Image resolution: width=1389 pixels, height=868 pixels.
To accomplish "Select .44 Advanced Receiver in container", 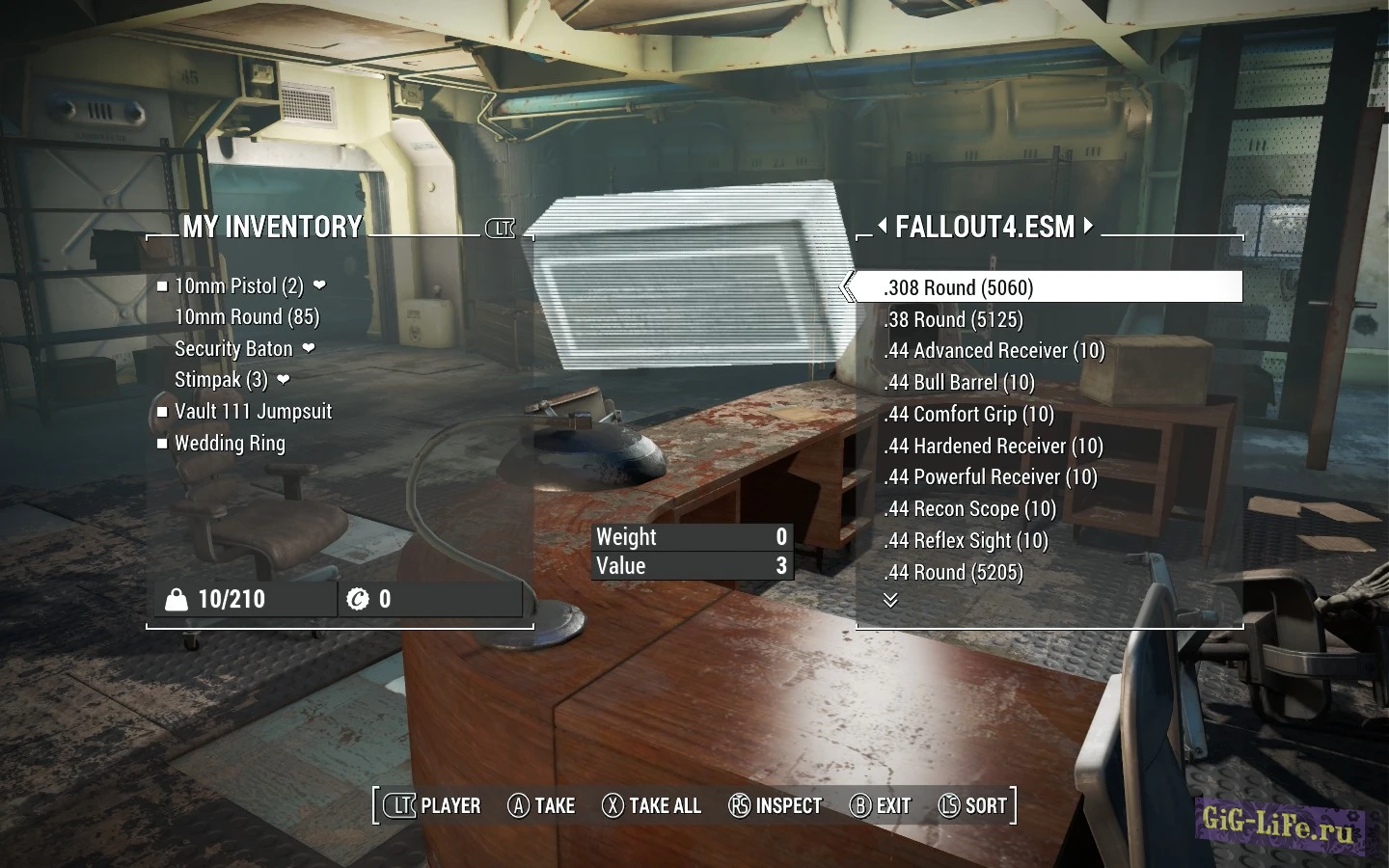I will tap(994, 351).
